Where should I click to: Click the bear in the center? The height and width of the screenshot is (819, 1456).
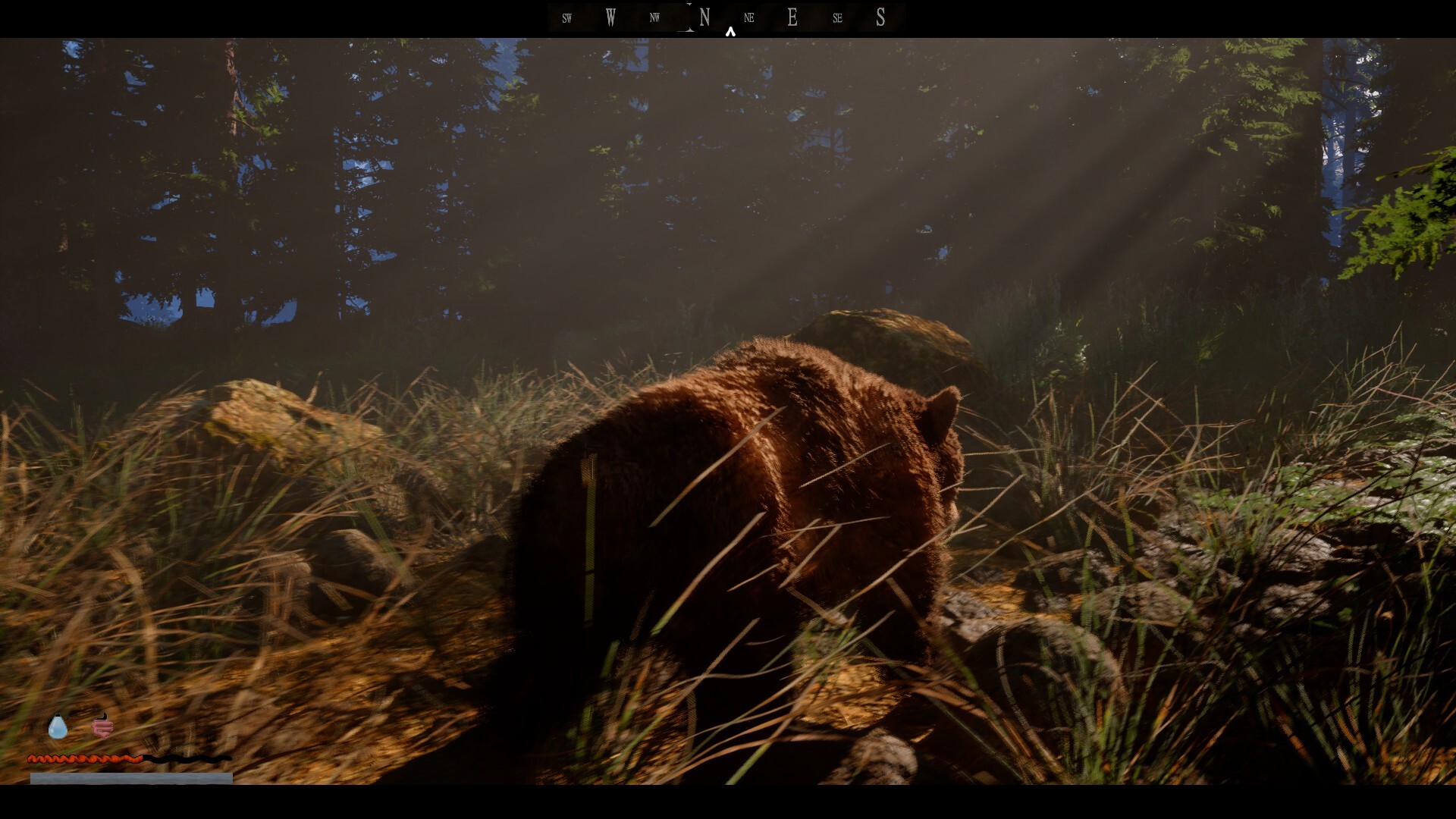point(758,493)
